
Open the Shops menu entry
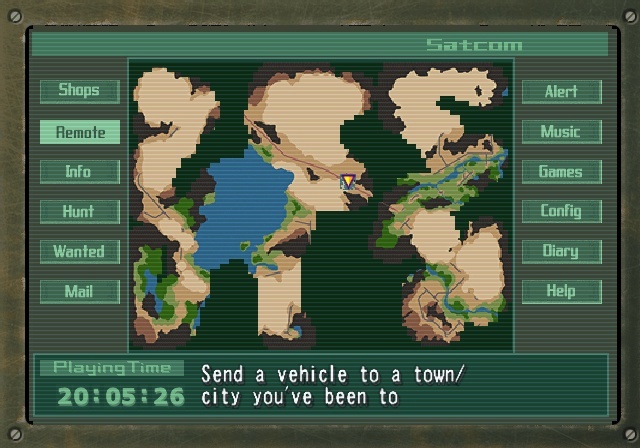point(79,91)
